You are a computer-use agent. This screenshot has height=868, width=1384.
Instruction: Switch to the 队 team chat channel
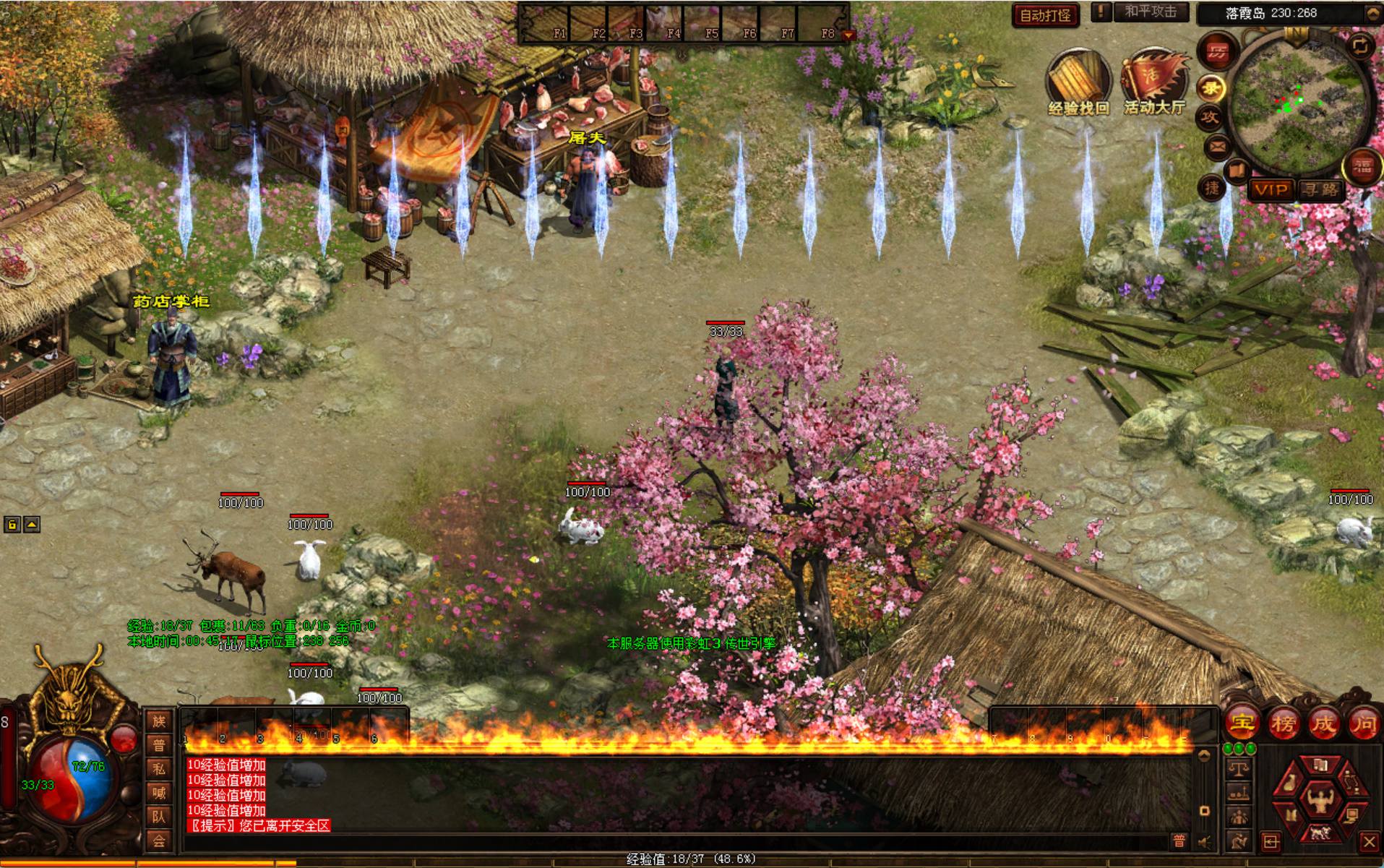(159, 817)
